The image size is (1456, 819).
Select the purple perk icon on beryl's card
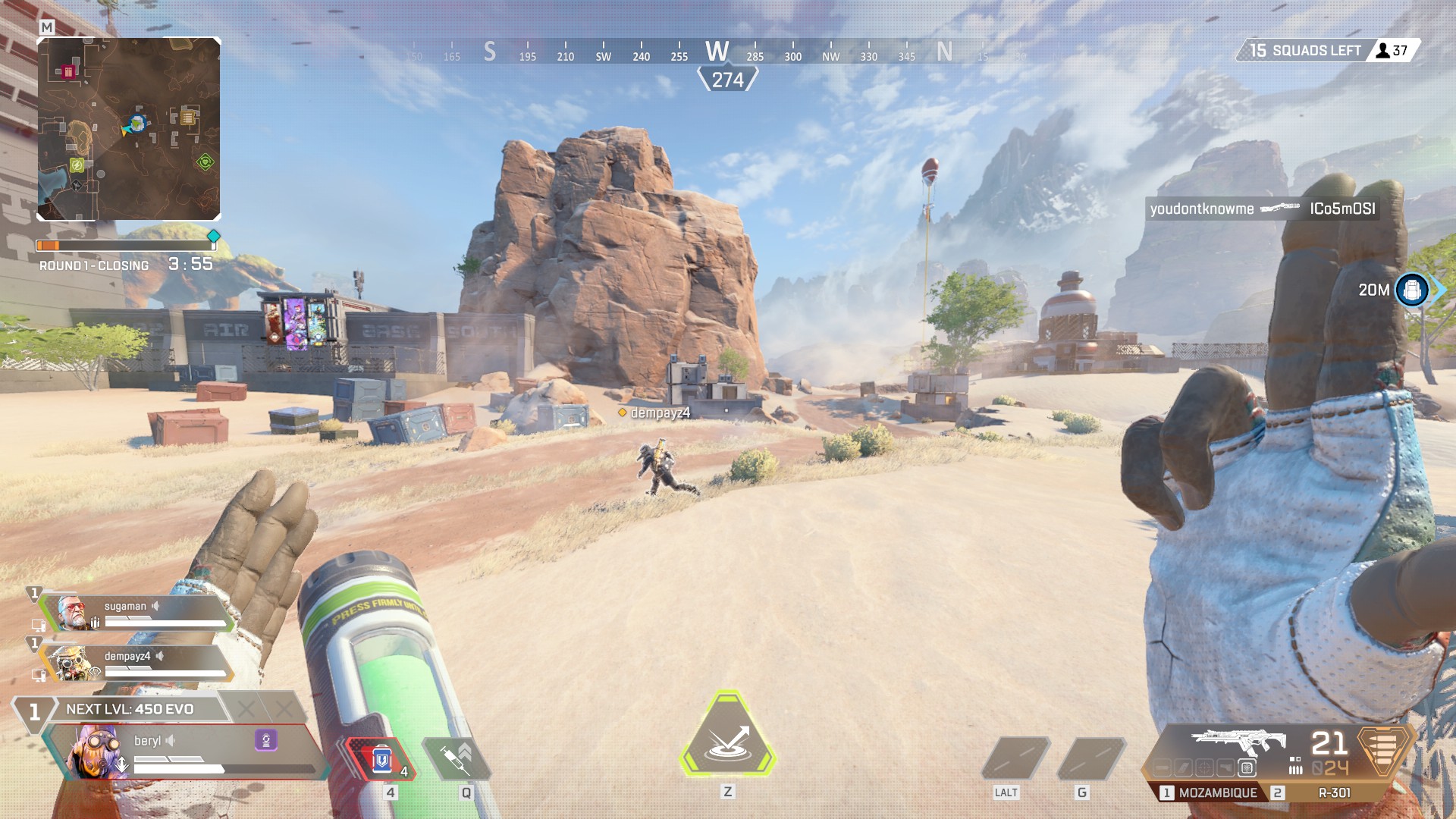[266, 740]
